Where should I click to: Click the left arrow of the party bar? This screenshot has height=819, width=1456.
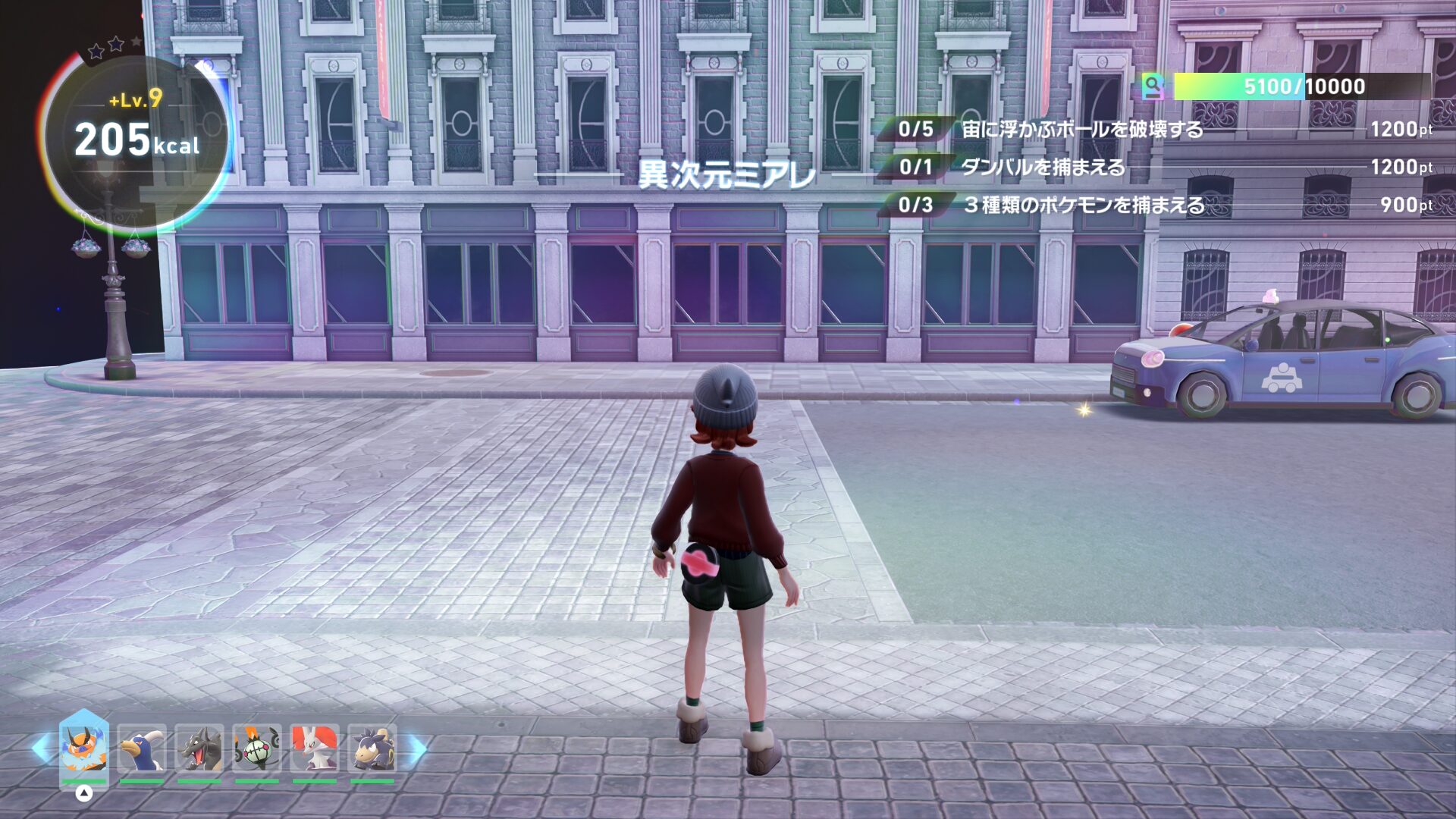(x=41, y=748)
